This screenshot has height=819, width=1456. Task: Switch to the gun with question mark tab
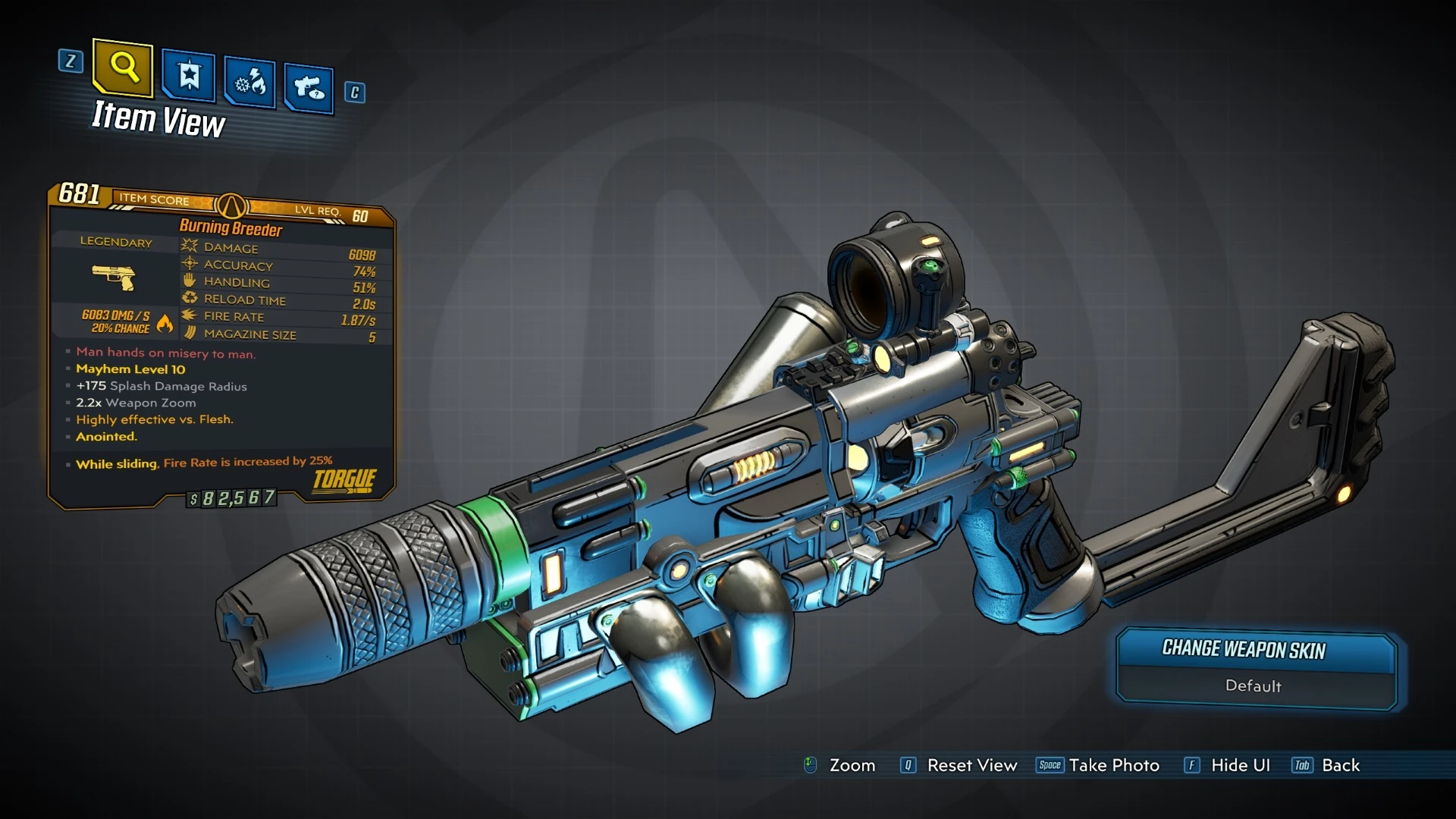pos(309,88)
